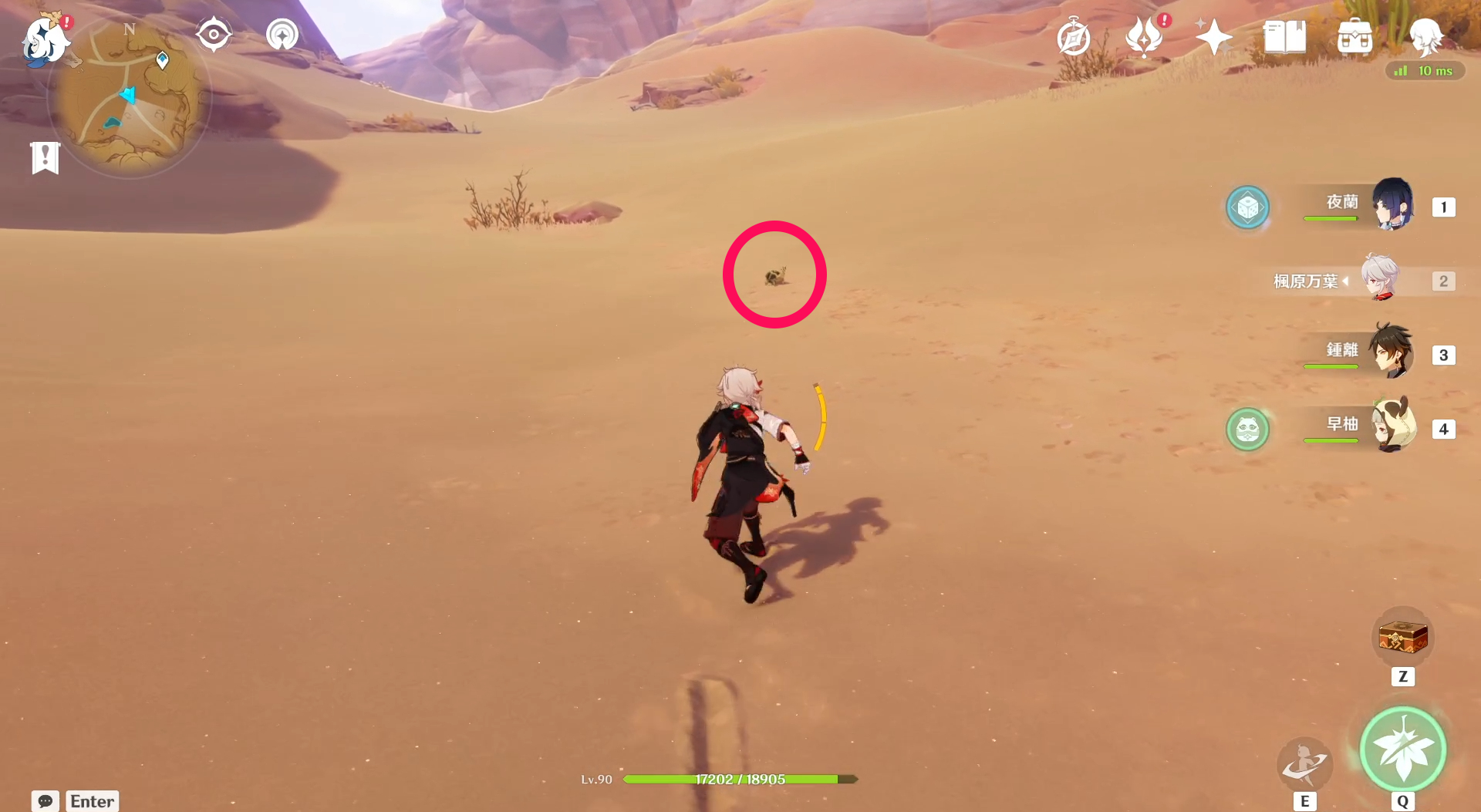The width and height of the screenshot is (1481, 812).
Task: Click Sayu's glowing buff icon
Action: (1248, 430)
